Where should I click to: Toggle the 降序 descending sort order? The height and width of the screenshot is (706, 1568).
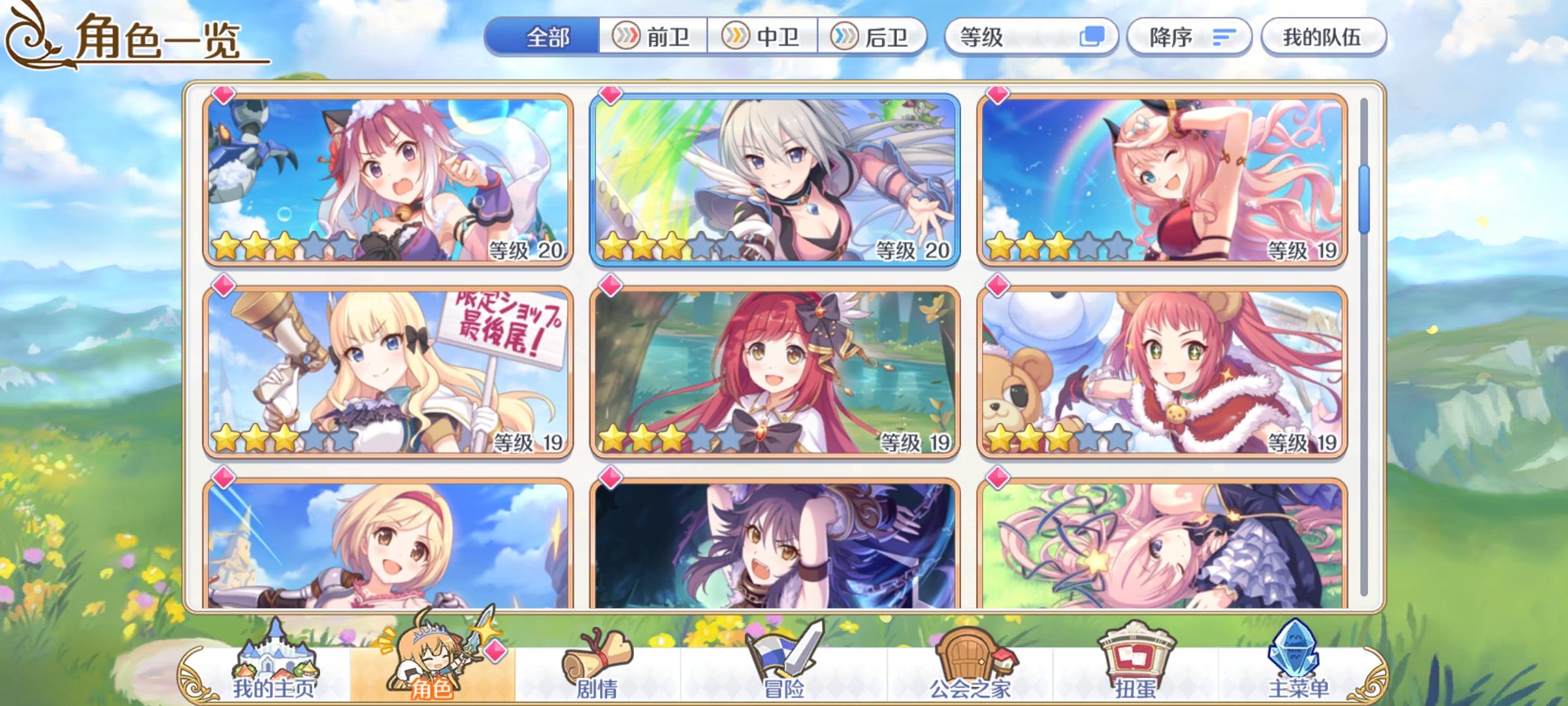coord(1189,37)
